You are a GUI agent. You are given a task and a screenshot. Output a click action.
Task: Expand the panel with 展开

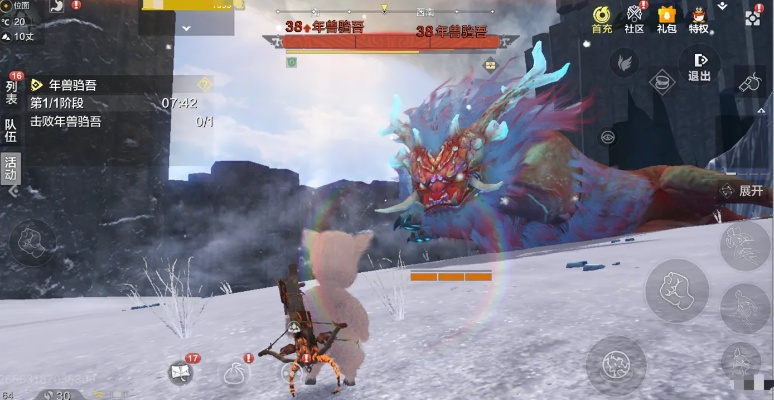click(745, 190)
